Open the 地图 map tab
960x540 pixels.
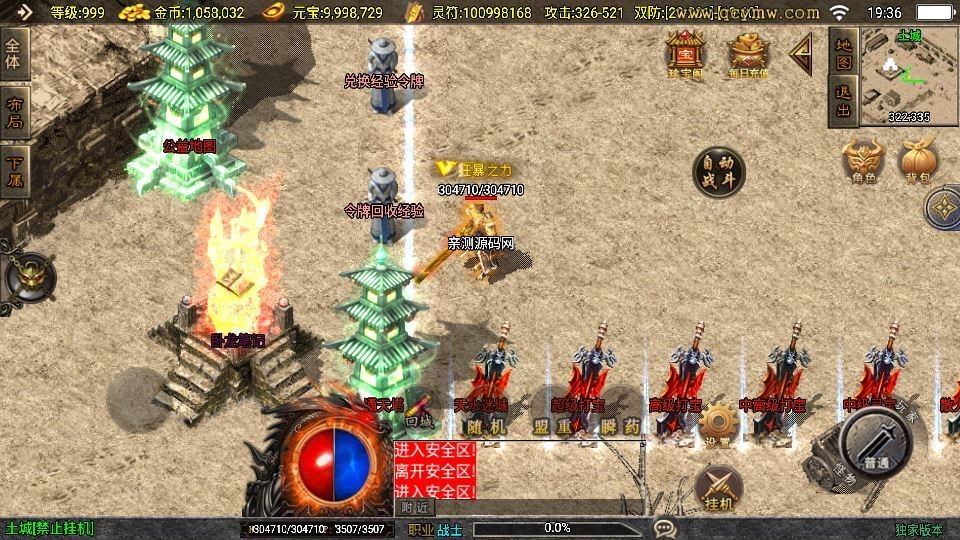[843, 54]
